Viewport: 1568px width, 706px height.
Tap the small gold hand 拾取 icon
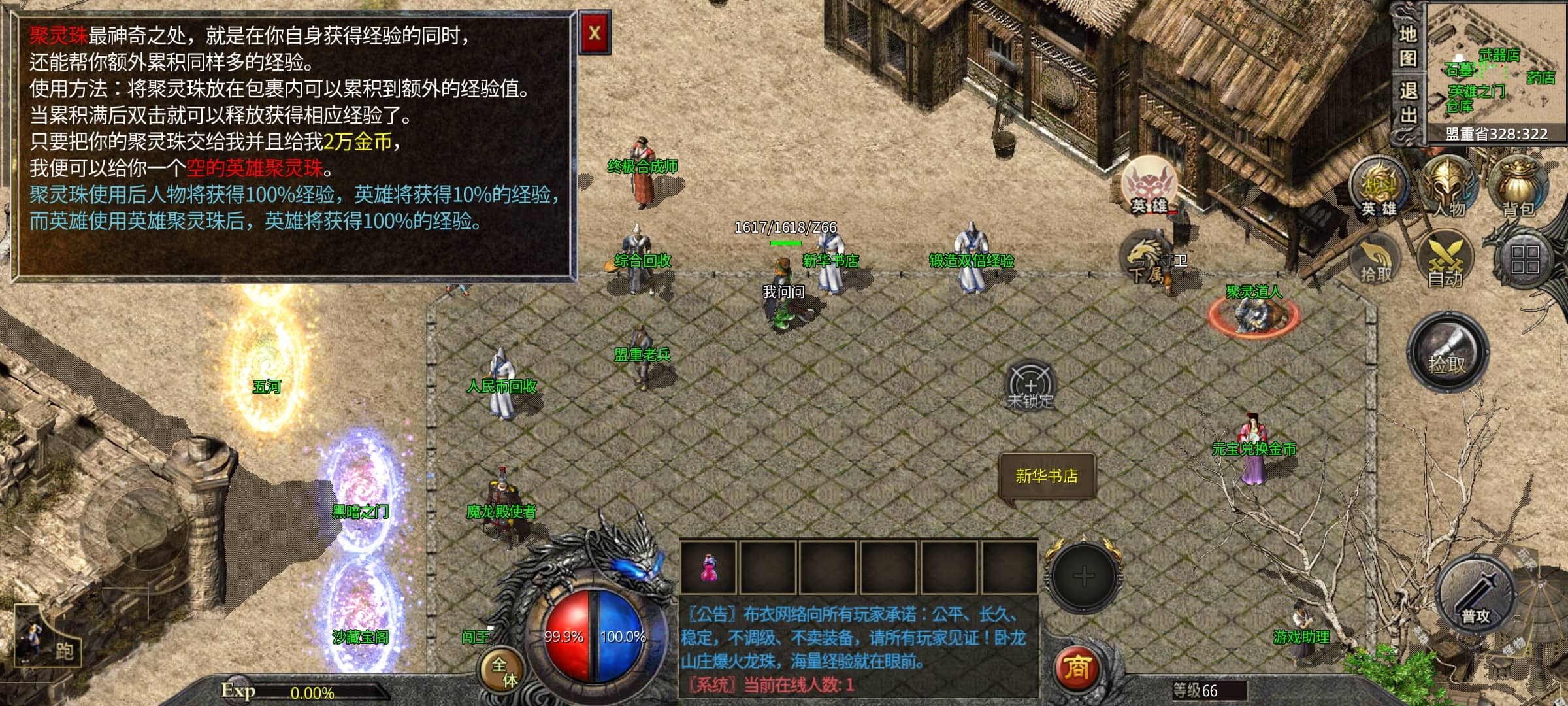[x=1376, y=261]
